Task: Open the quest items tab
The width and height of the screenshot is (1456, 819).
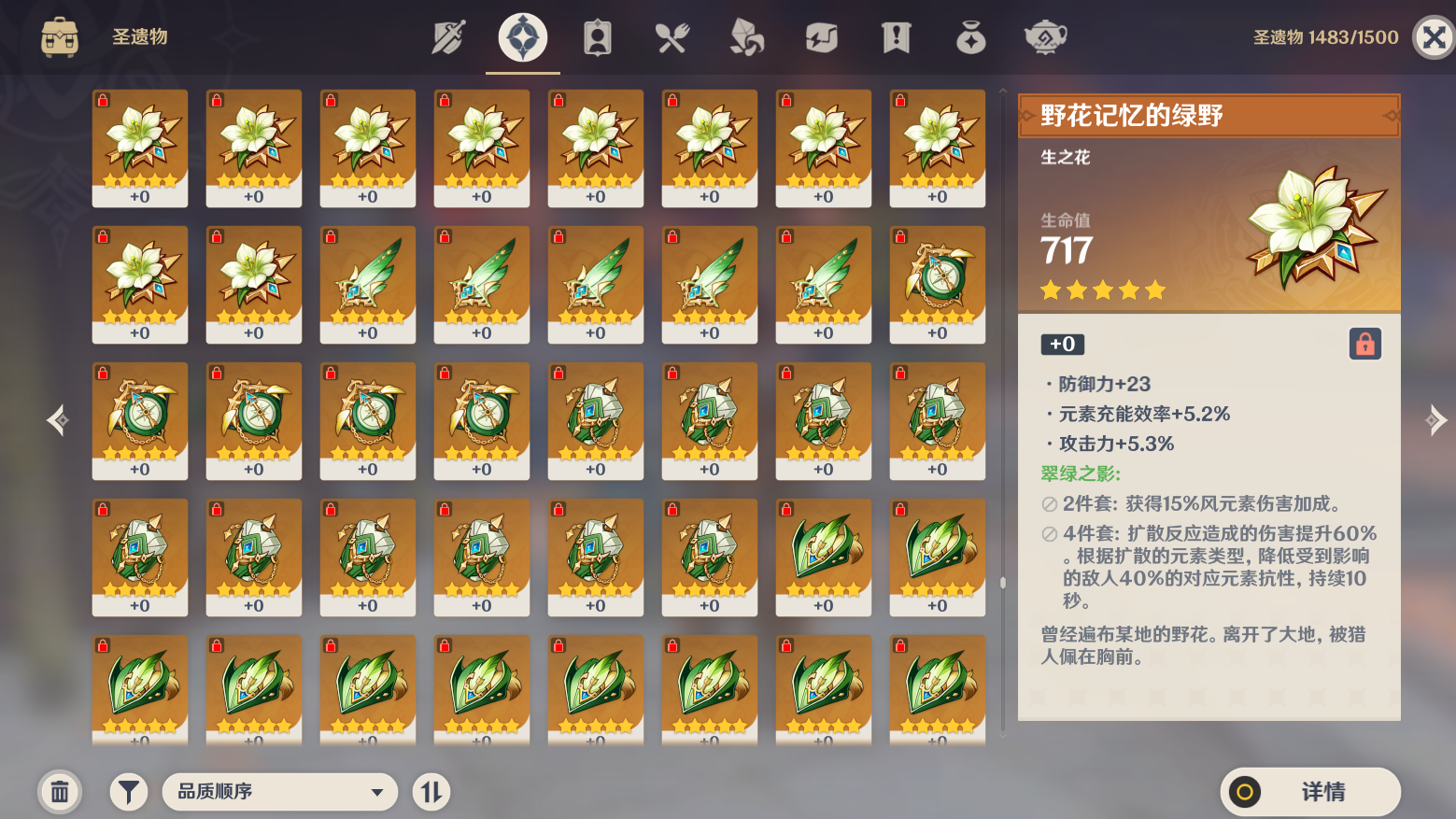Action: [896, 37]
